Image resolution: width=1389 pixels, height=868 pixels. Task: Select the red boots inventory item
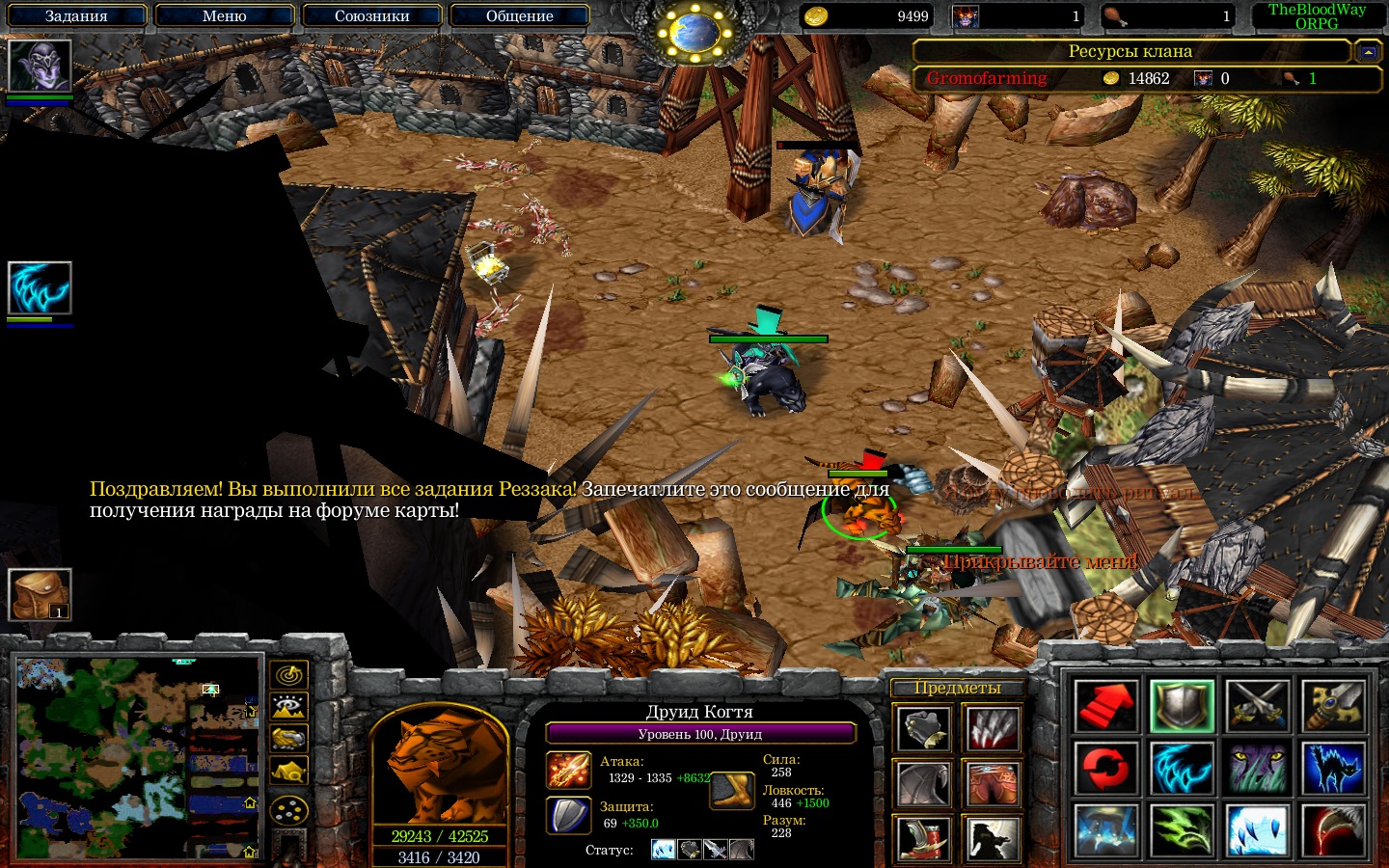point(924,837)
